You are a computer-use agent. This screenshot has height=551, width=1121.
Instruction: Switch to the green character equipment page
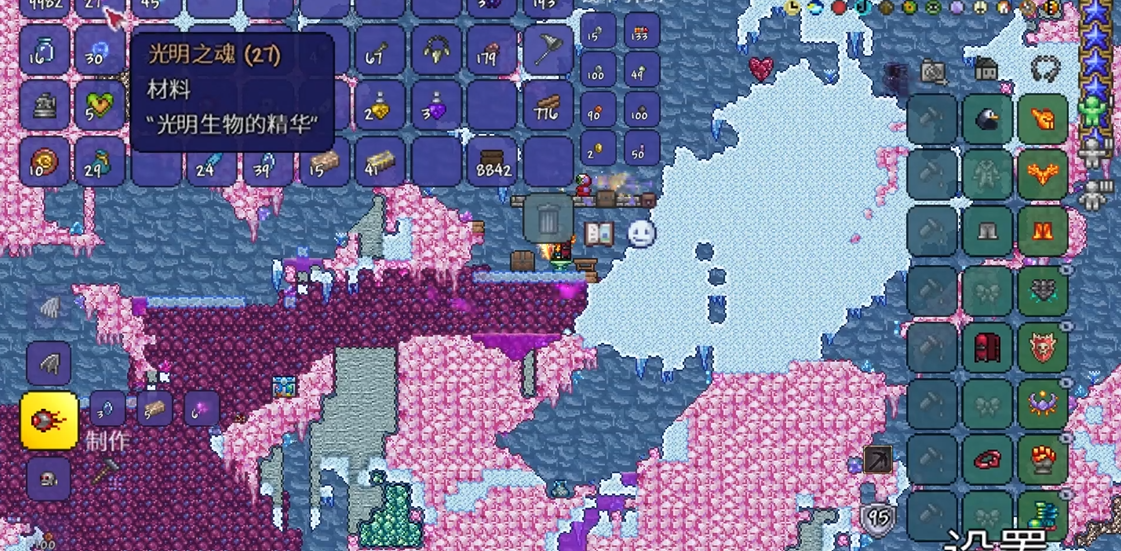tap(1097, 110)
